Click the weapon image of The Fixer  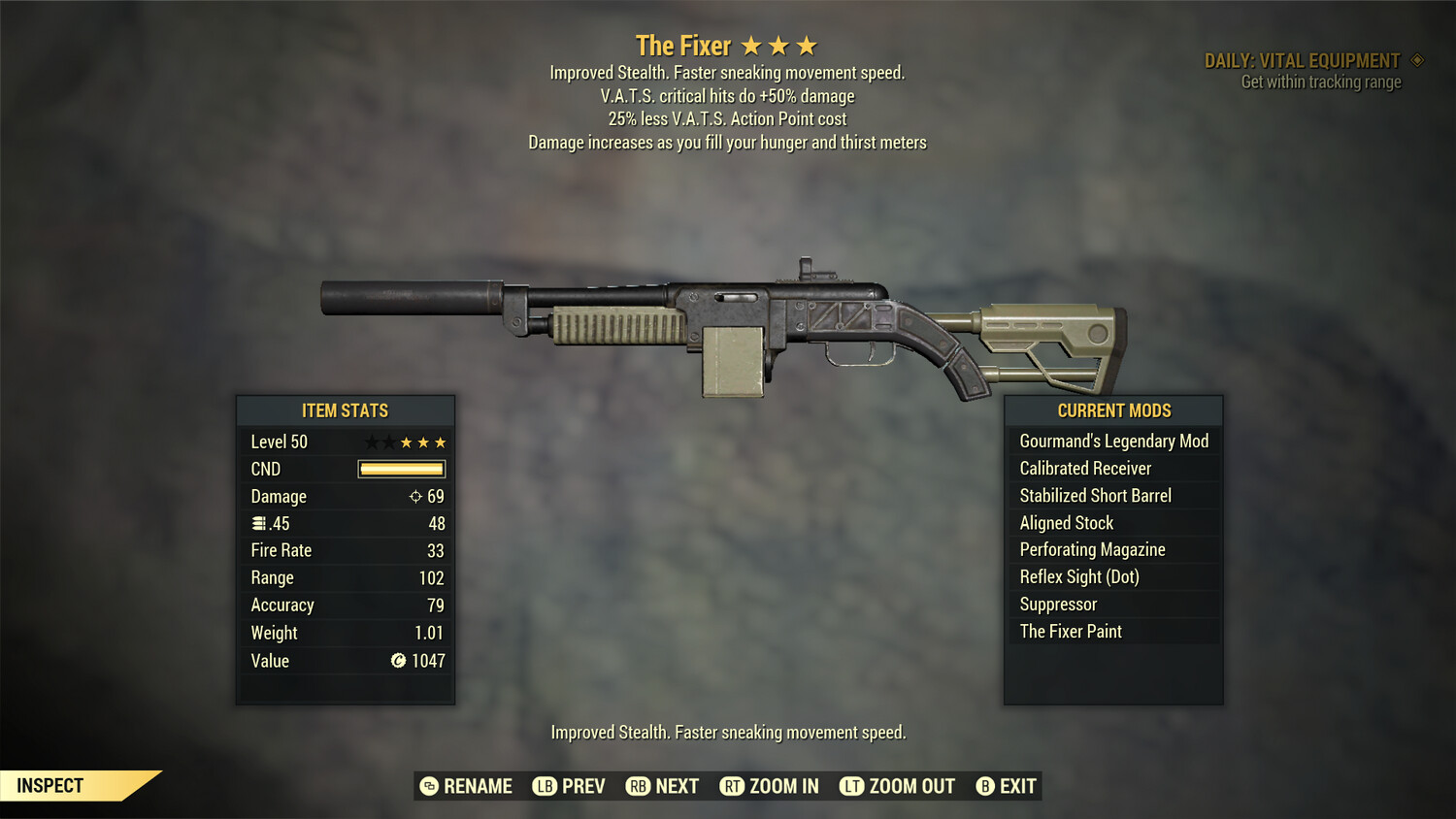[x=728, y=320]
